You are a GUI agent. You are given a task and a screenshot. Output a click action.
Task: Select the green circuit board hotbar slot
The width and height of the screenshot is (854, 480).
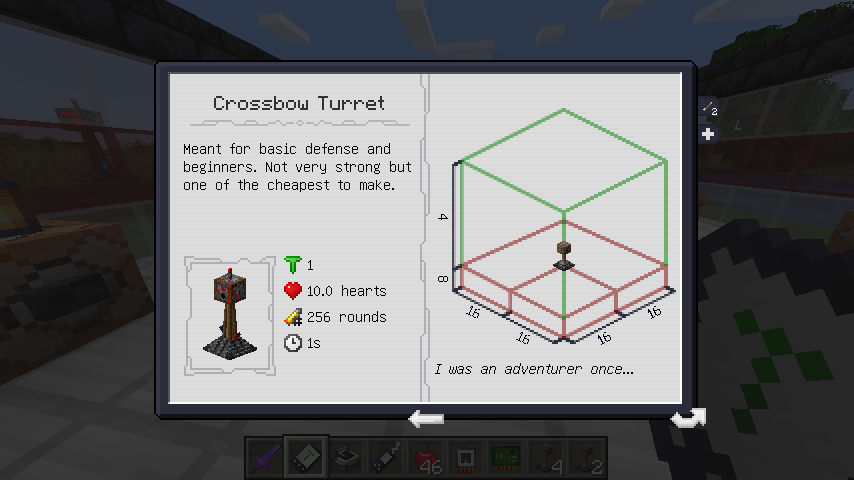[505, 458]
